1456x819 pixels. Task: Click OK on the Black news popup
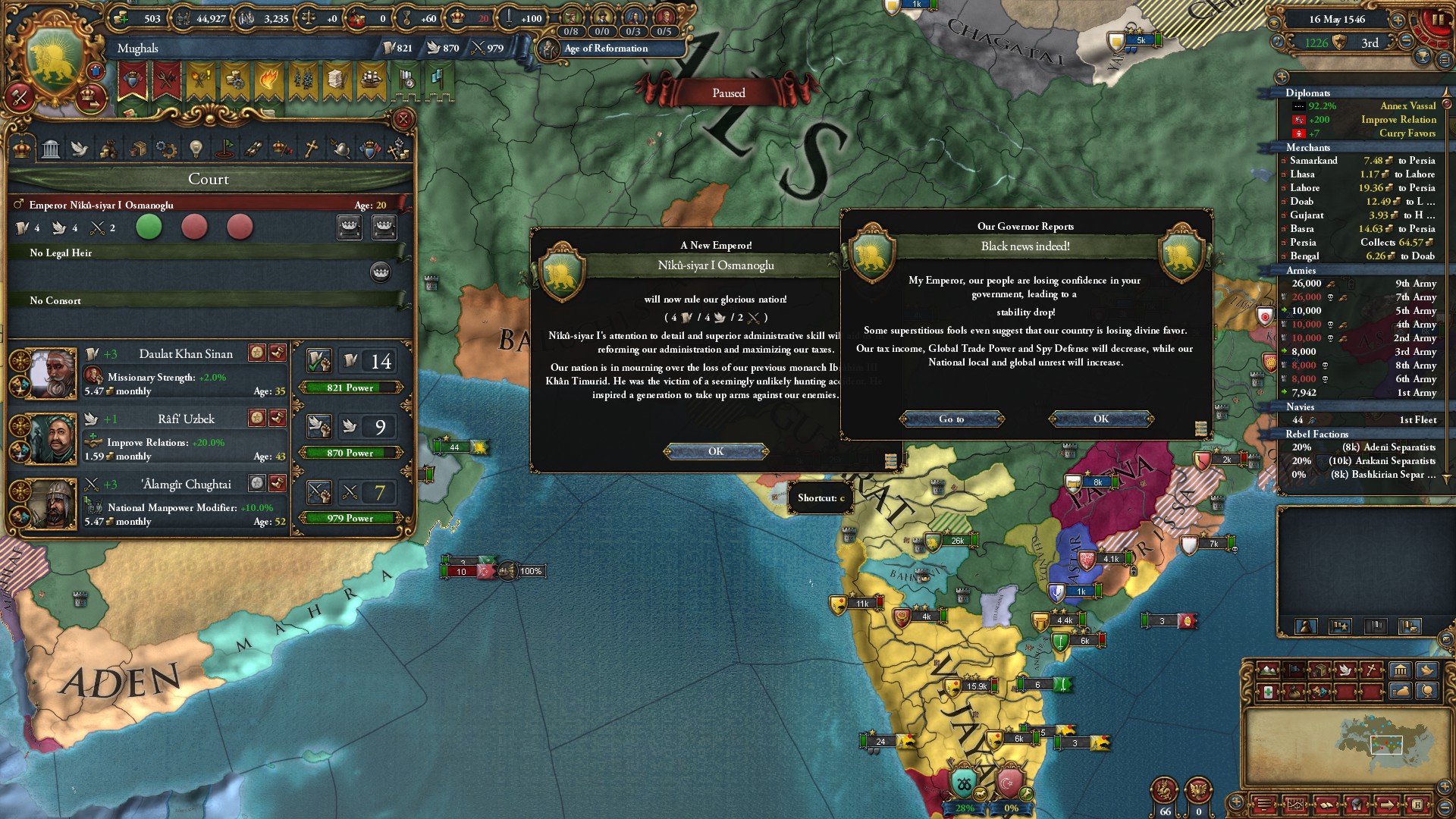[x=1101, y=419]
